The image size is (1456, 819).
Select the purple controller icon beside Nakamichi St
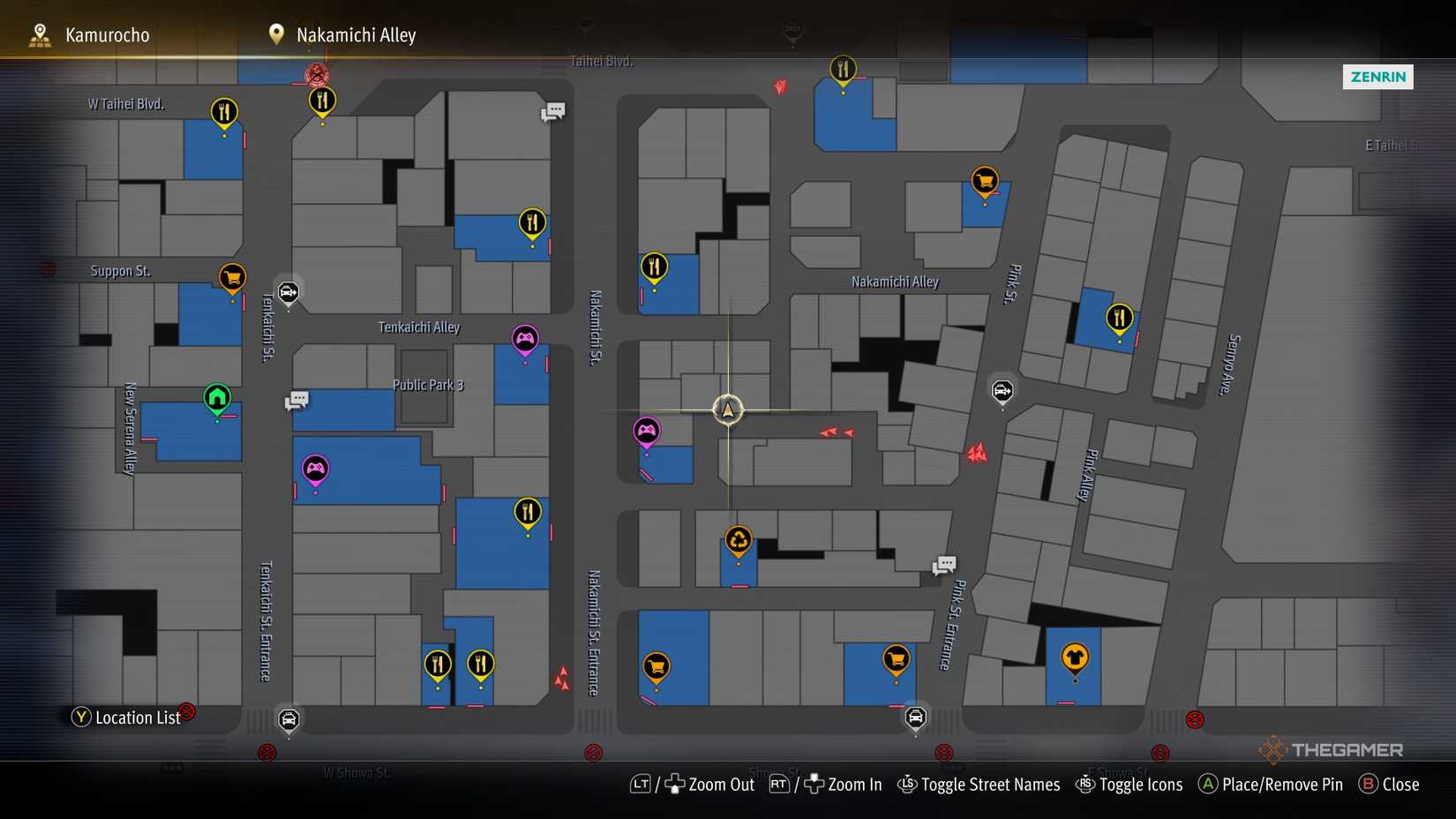649,432
